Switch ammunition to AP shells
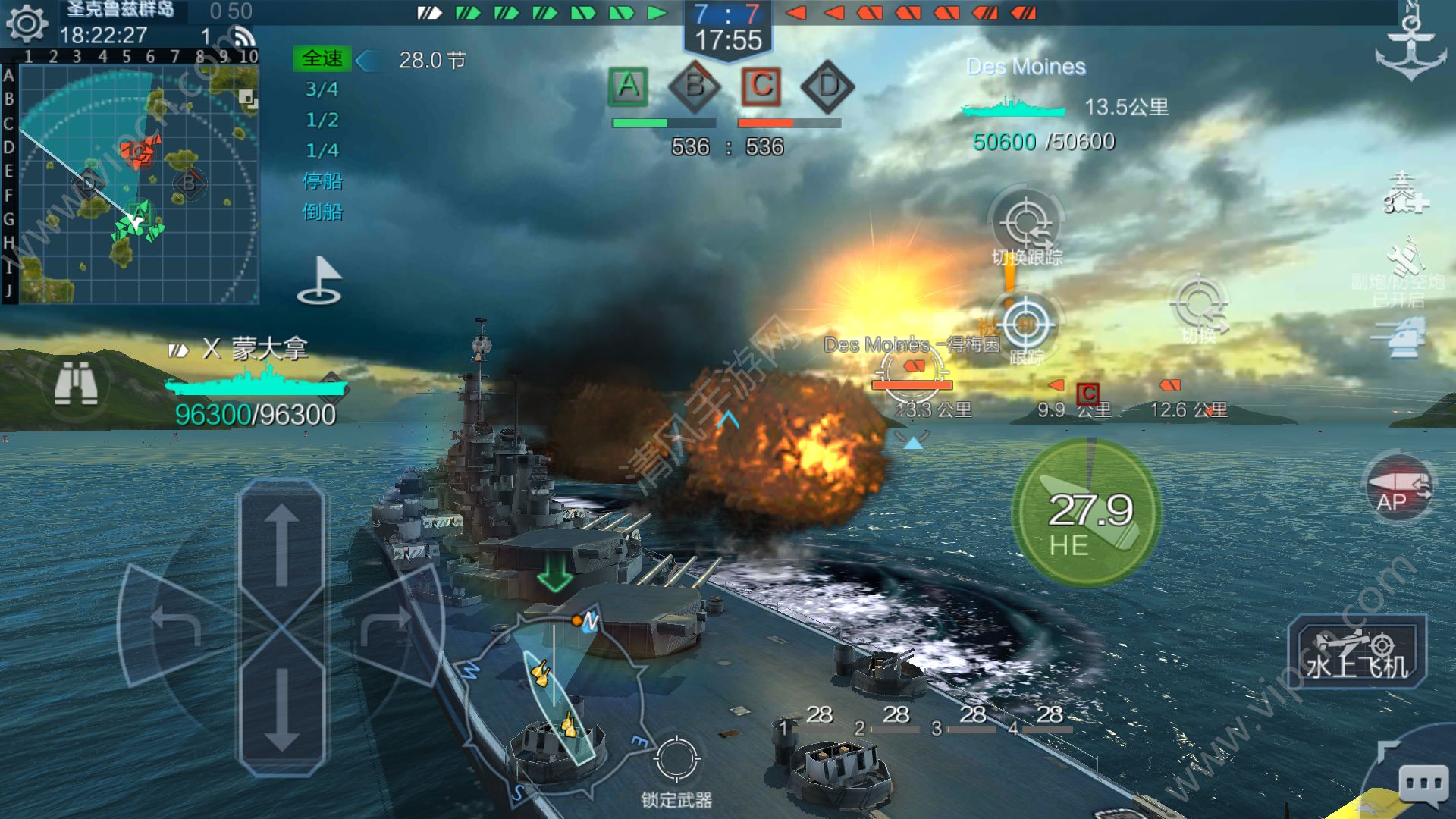 tap(1398, 489)
